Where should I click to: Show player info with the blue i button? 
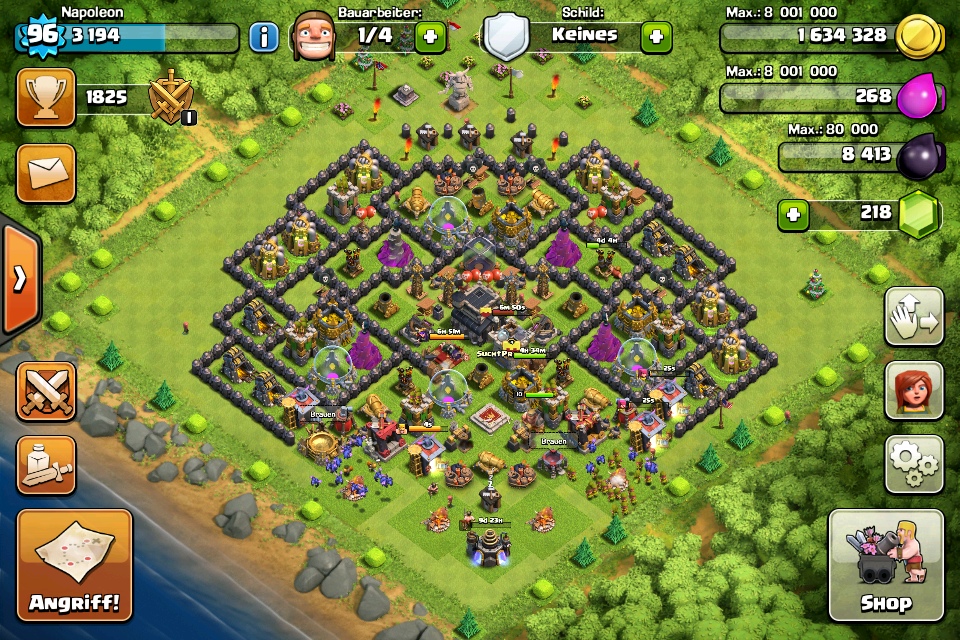click(263, 38)
